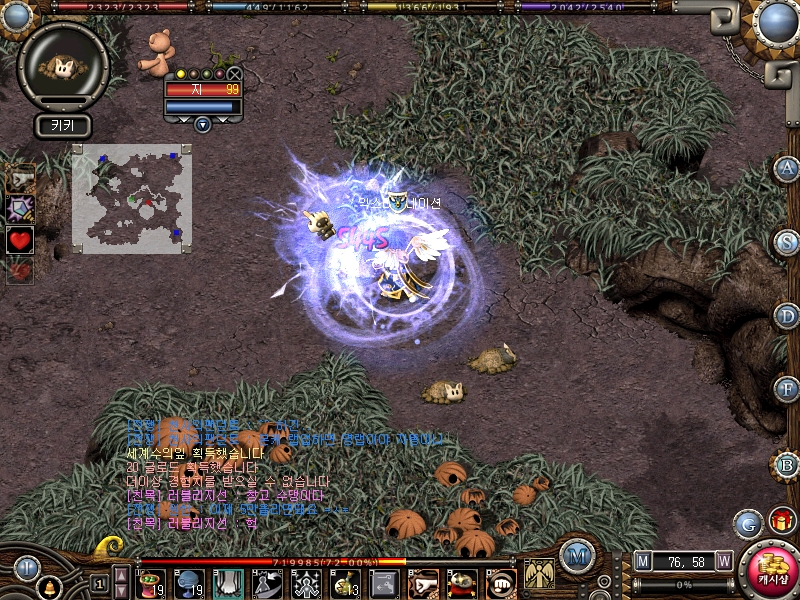Use the red-hat potion hotbar slot
The width and height of the screenshot is (800, 600).
(x=152, y=582)
